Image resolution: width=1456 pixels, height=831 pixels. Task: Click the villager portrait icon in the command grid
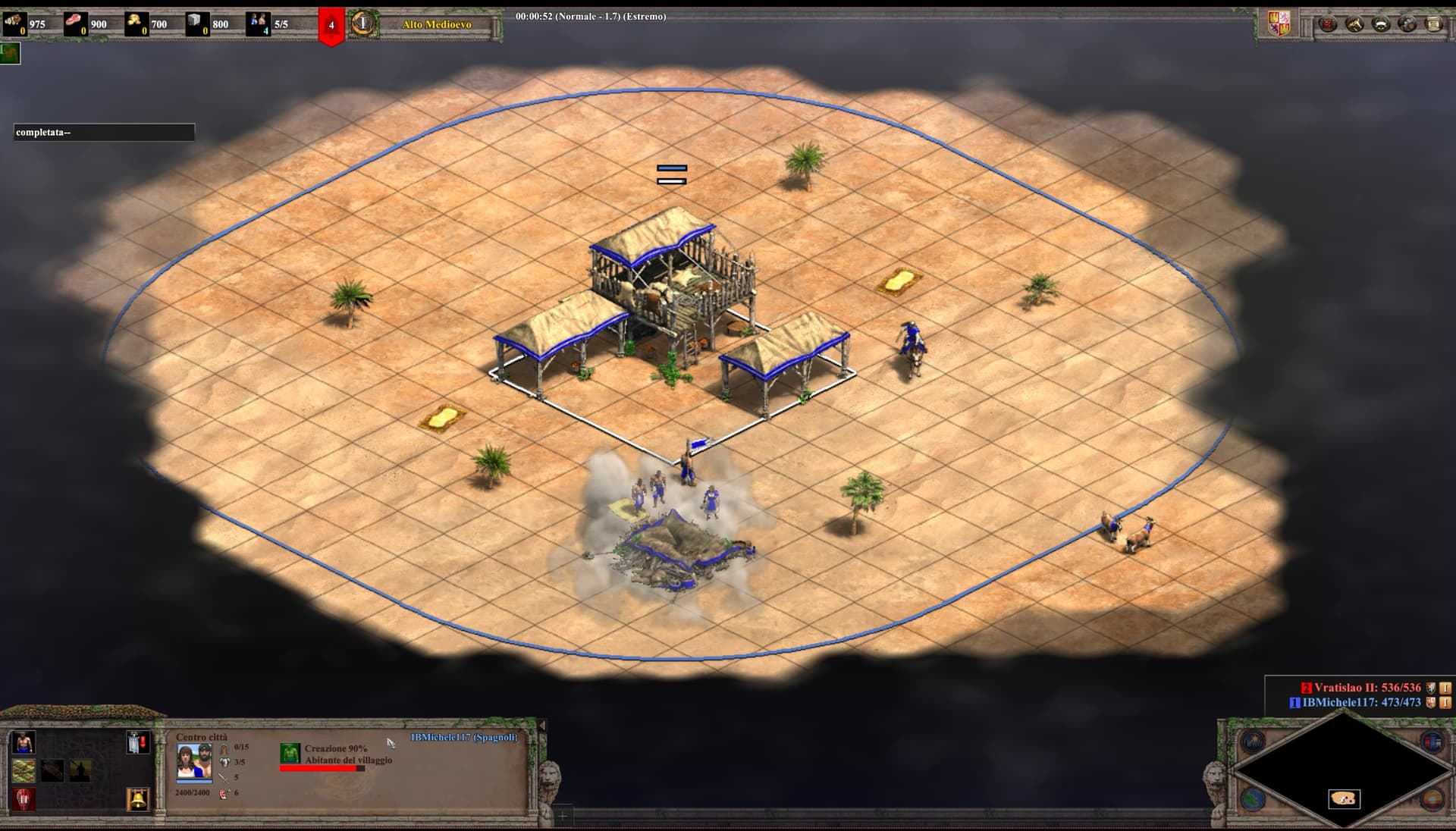[24, 742]
